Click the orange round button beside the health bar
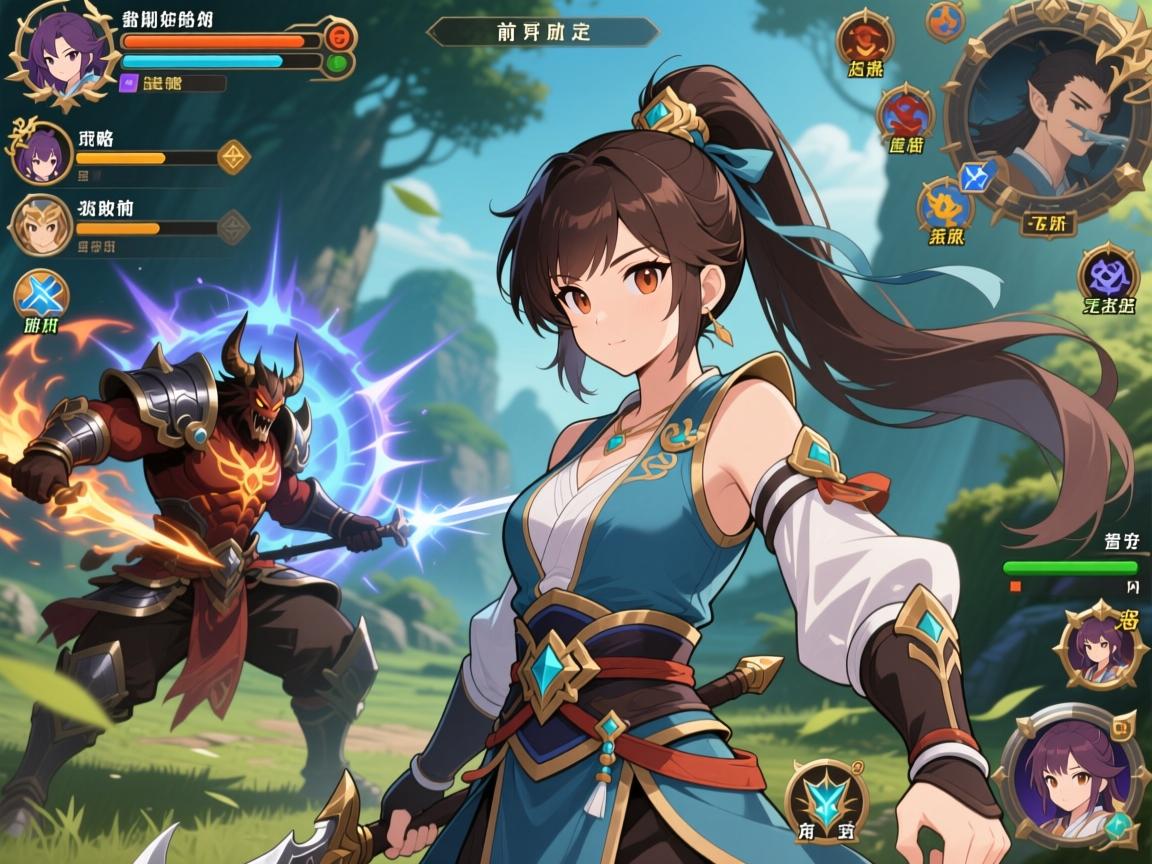This screenshot has width=1152, height=864. point(340,39)
